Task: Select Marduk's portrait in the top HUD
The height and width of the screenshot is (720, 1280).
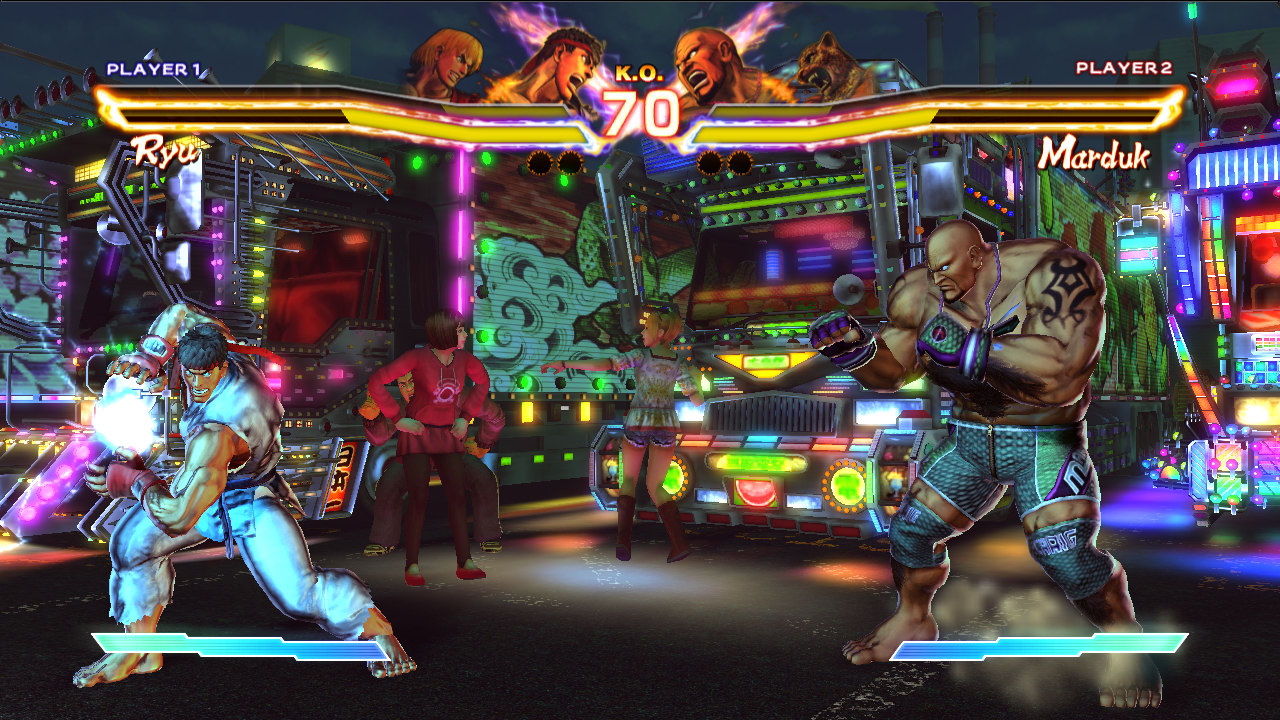Action: pos(712,62)
